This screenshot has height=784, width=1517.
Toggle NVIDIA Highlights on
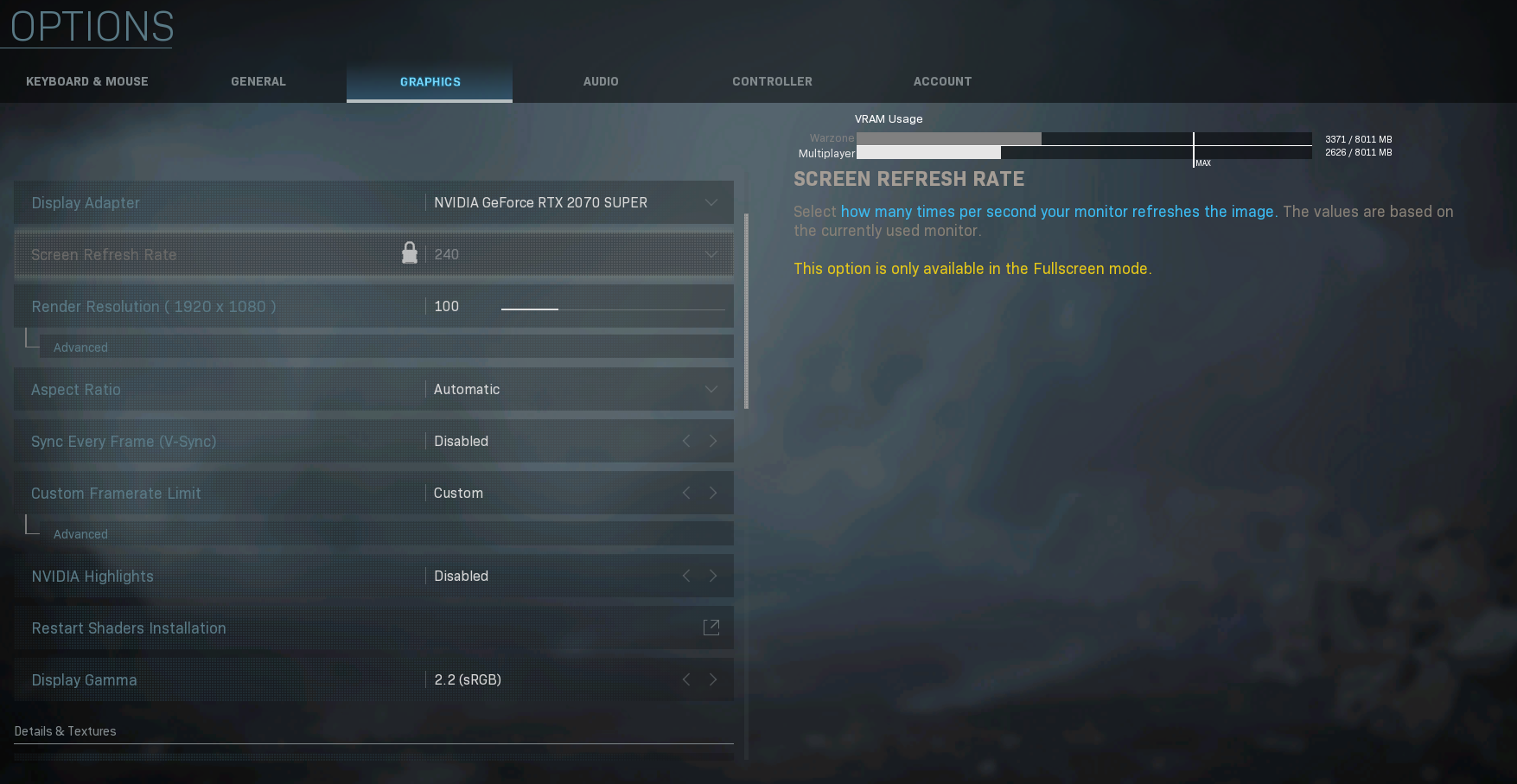tap(713, 576)
